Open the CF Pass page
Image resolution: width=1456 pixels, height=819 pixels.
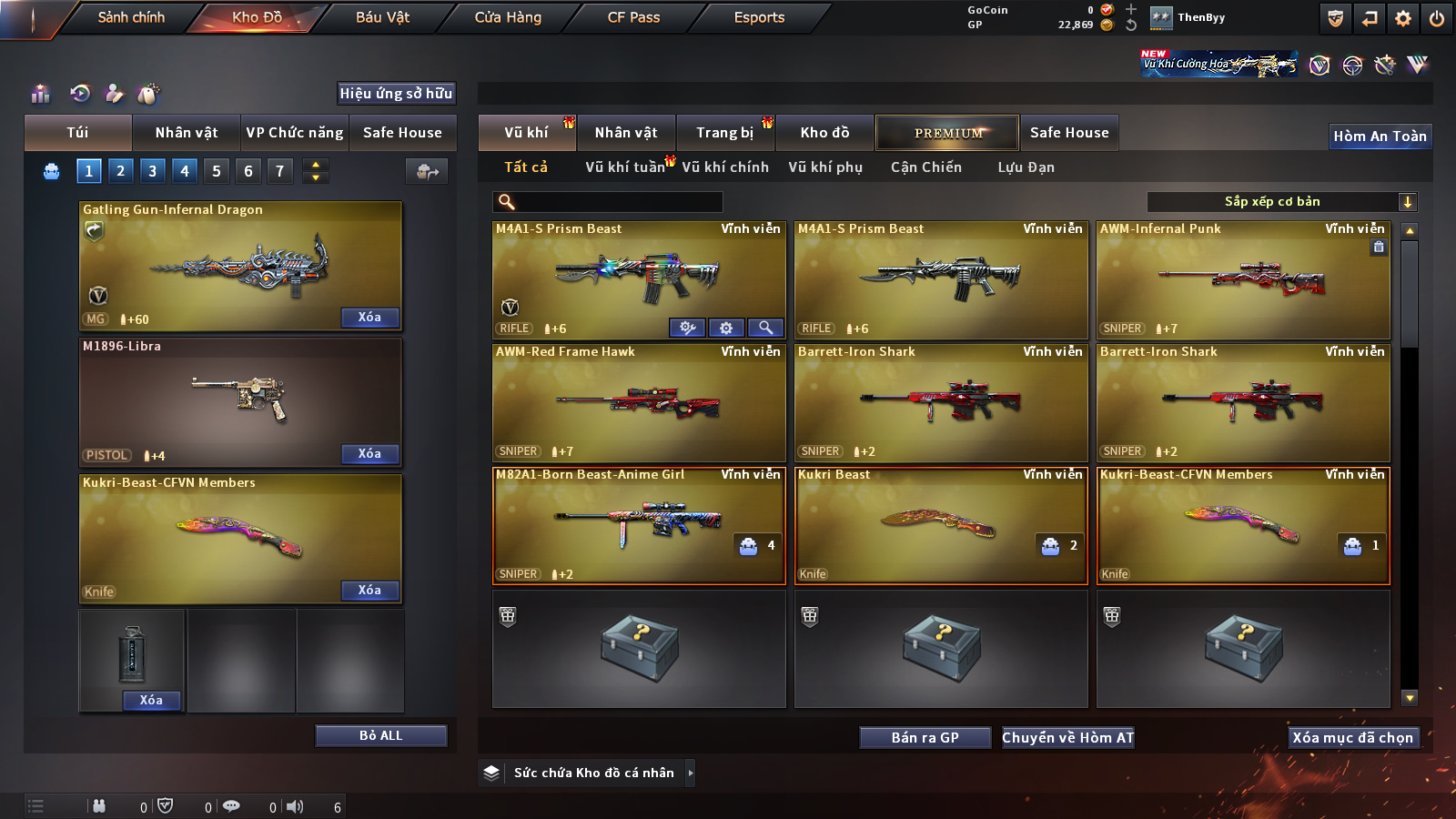click(x=633, y=17)
